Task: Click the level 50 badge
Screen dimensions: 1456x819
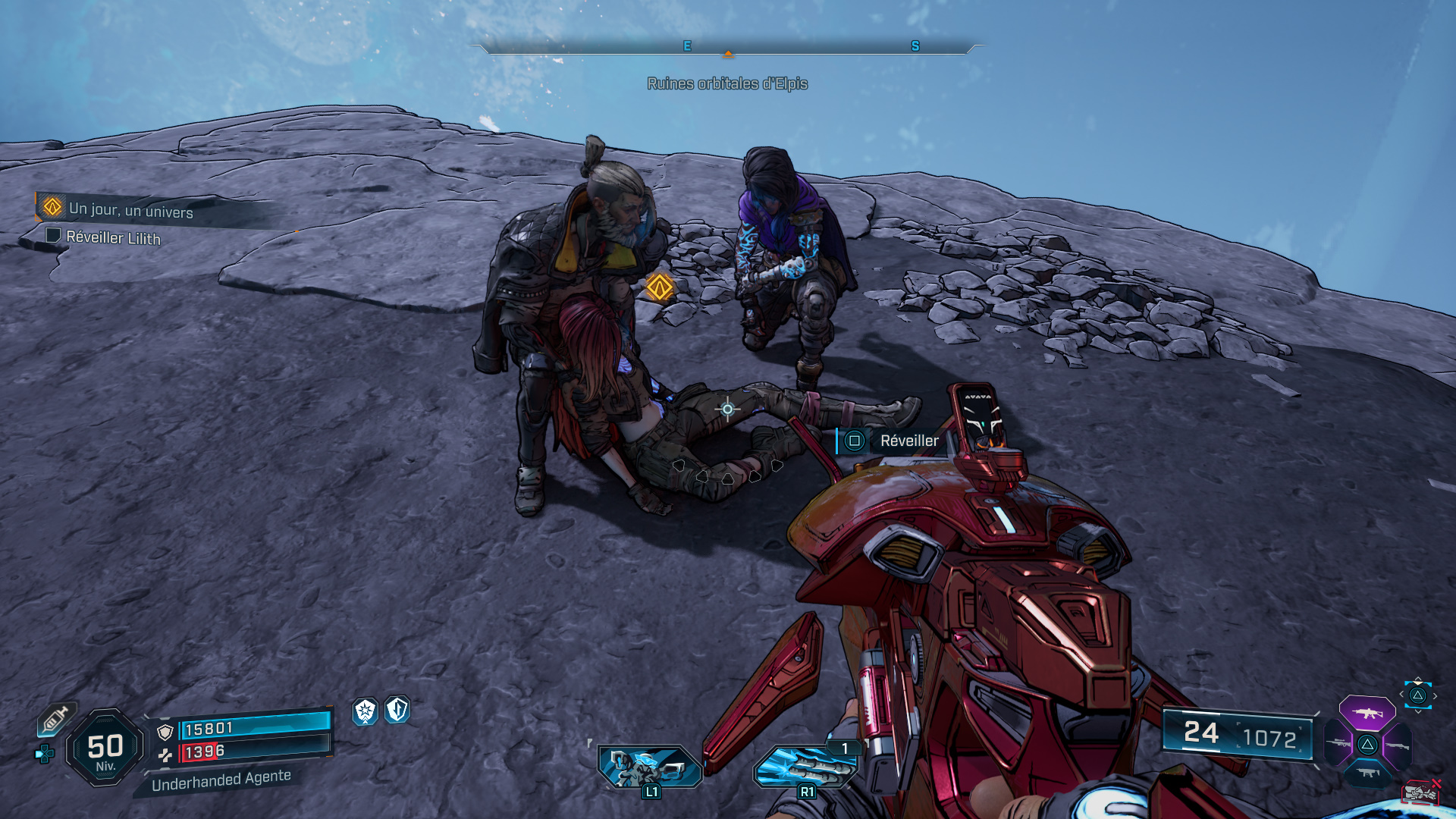Action: (105, 744)
